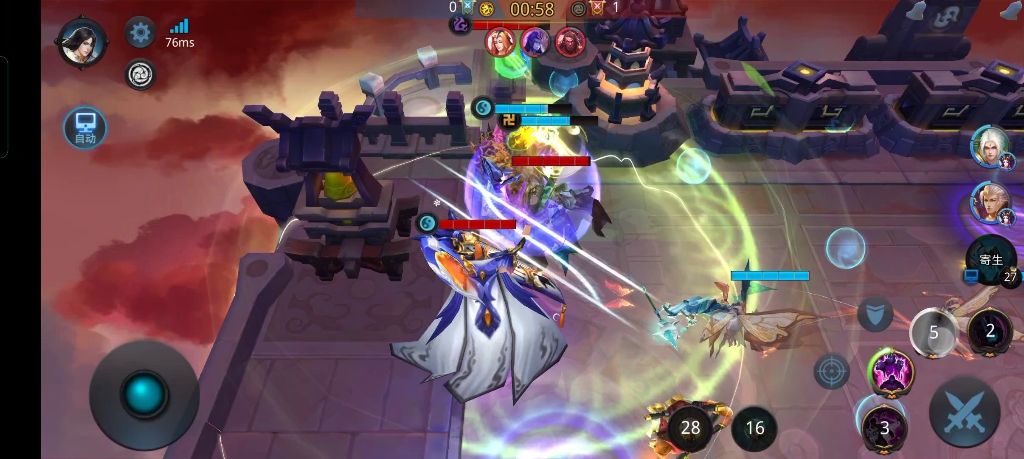The height and width of the screenshot is (459, 1024).
Task: Tap the crosshair target-lock button
Action: [831, 372]
